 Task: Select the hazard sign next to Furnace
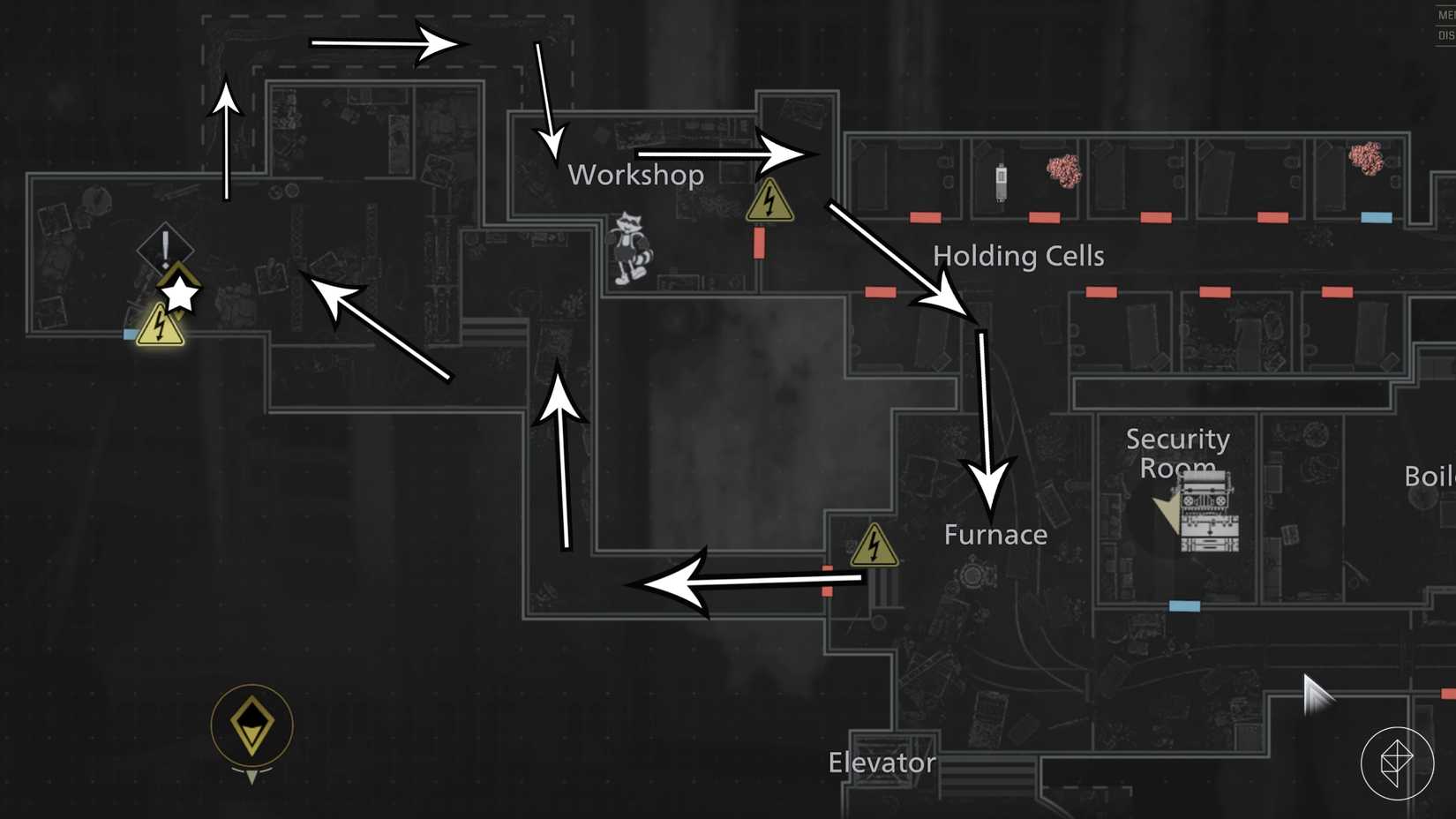[x=874, y=546]
